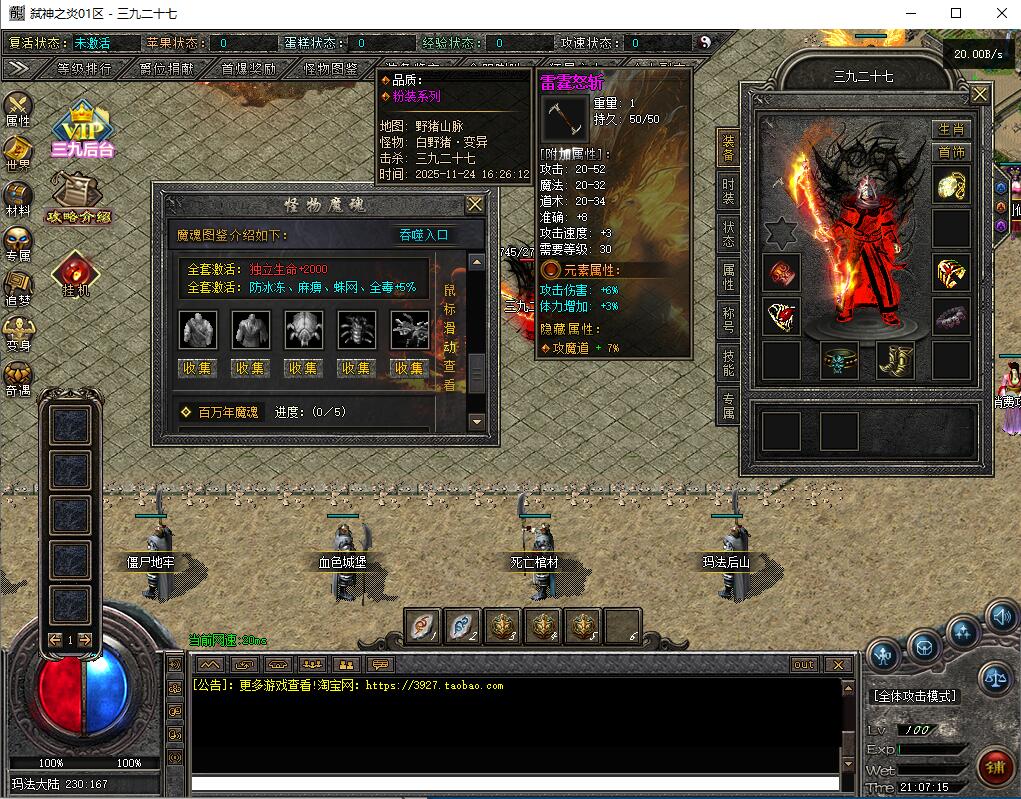Viewport: 1021px width, 799px height.
Task: Maximize the game window
Action: coord(956,13)
